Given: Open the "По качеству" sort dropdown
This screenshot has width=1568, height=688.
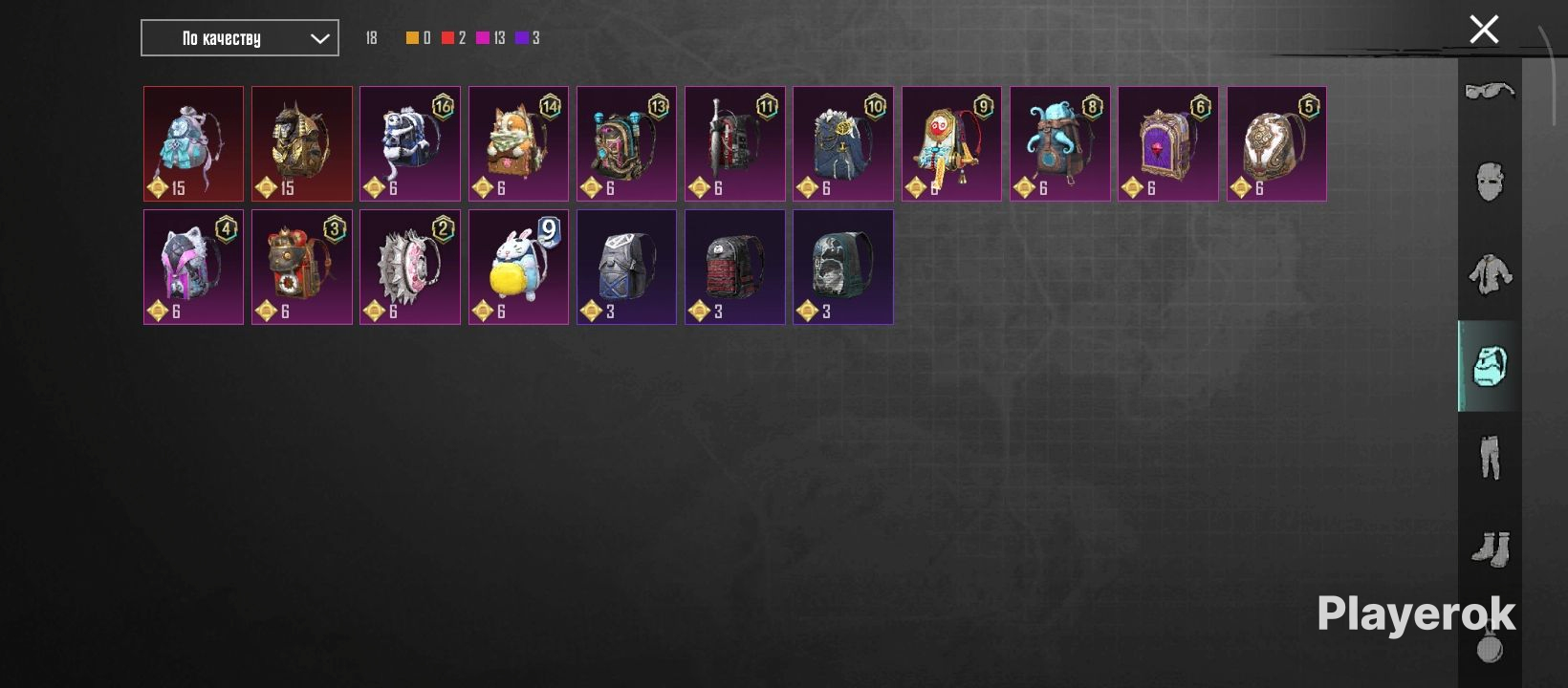Looking at the screenshot, I should [239, 38].
